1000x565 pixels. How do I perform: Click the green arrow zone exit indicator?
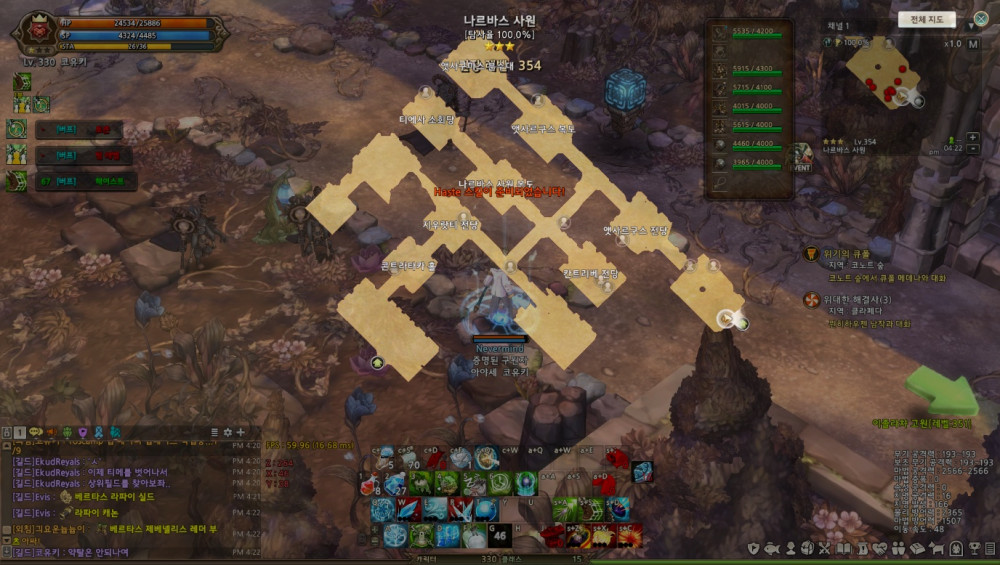(x=940, y=391)
